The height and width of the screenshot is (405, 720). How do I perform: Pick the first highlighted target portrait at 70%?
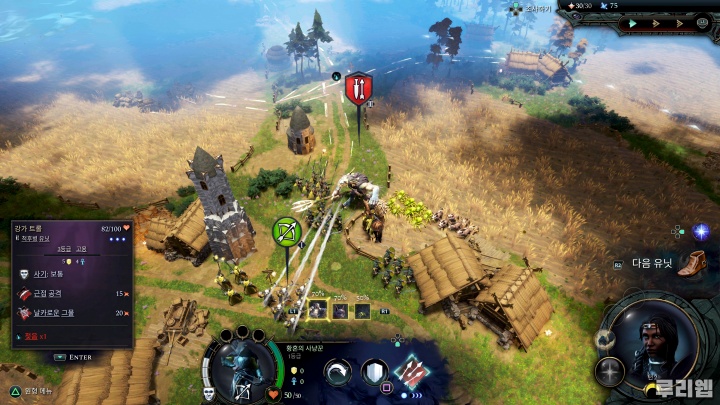click(x=317, y=309)
